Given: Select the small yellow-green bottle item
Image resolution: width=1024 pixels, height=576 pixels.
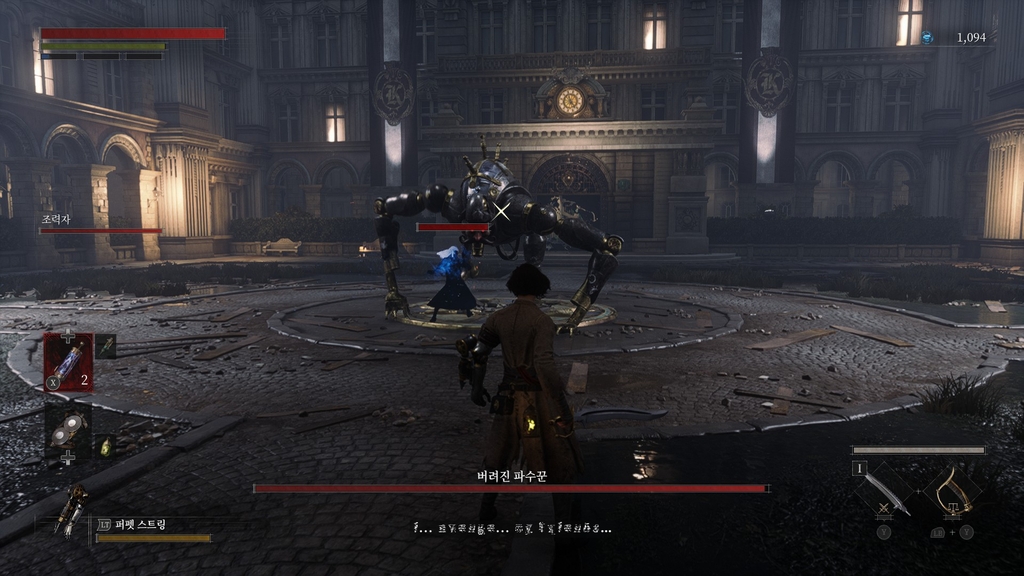Looking at the screenshot, I should 106,447.
